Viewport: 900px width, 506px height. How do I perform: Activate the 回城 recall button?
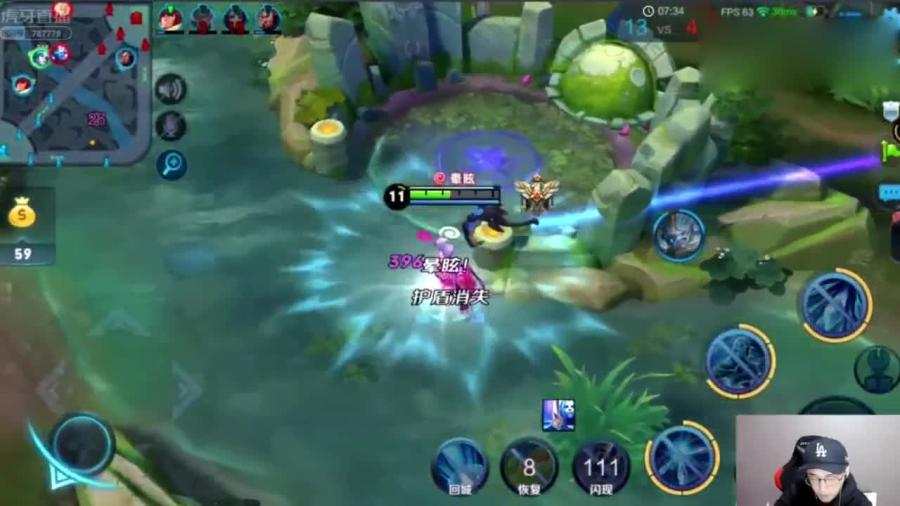460,466
